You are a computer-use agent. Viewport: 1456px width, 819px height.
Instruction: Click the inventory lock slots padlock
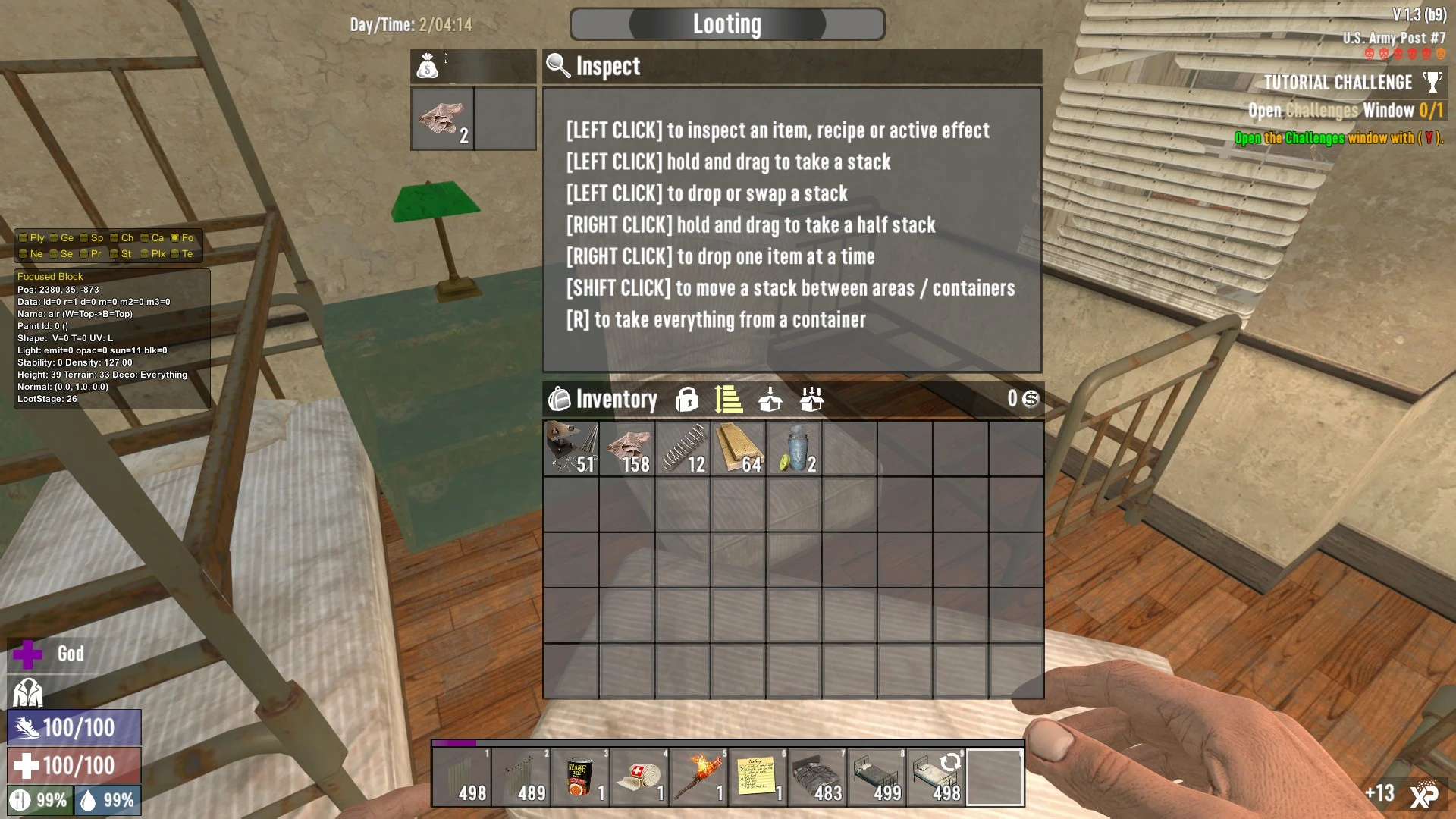[687, 399]
